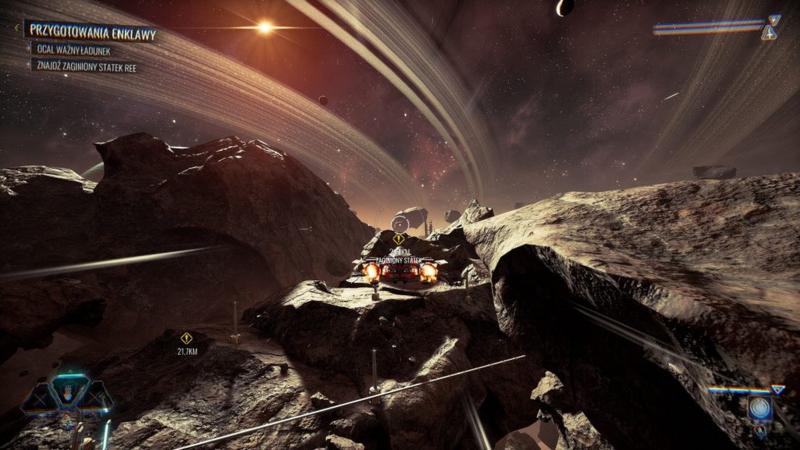Click the hourglass-shaped icon beside the top bars
The width and height of the screenshot is (800, 450).
(770, 27)
